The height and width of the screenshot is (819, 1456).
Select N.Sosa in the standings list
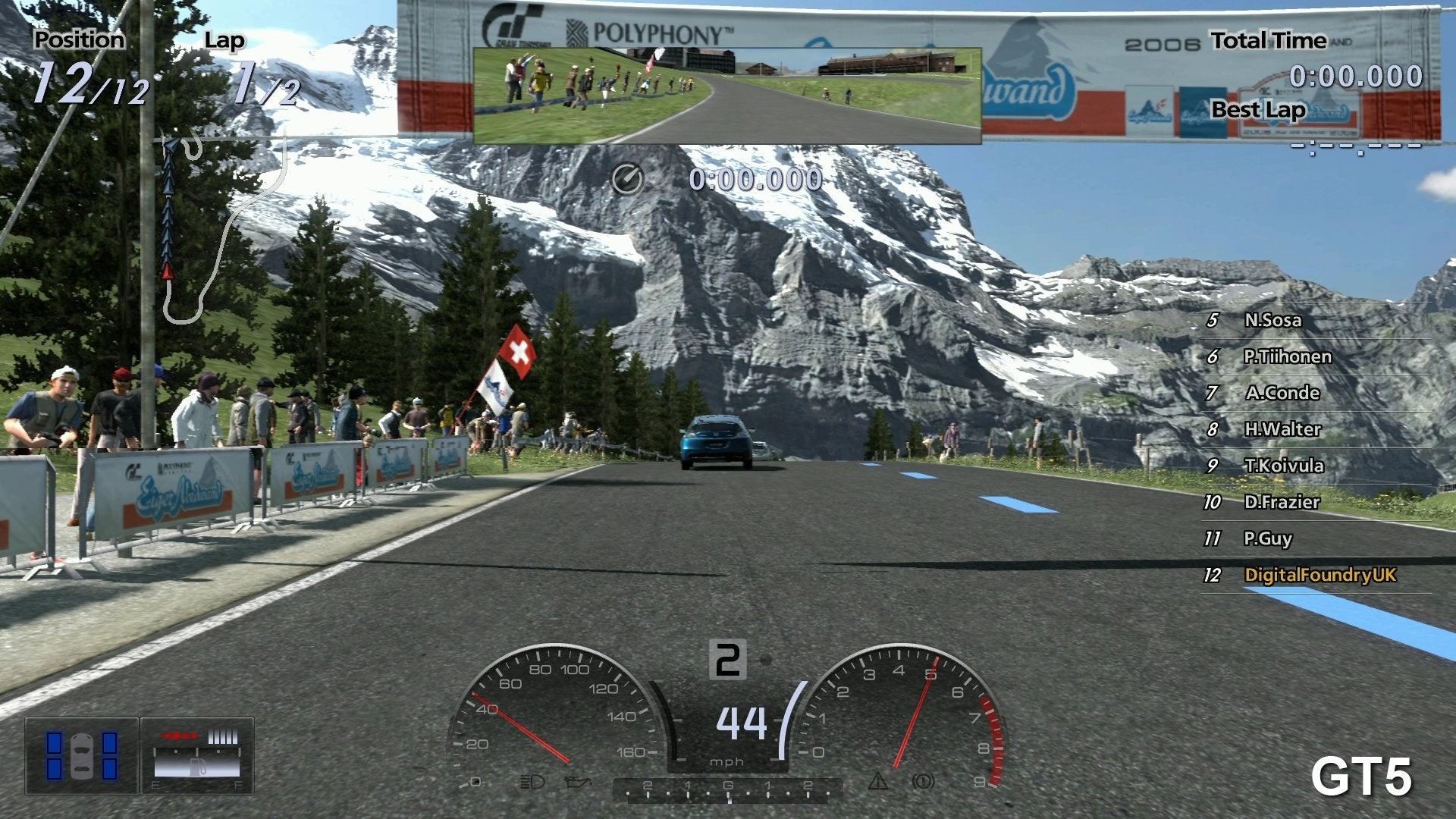pos(1272,320)
